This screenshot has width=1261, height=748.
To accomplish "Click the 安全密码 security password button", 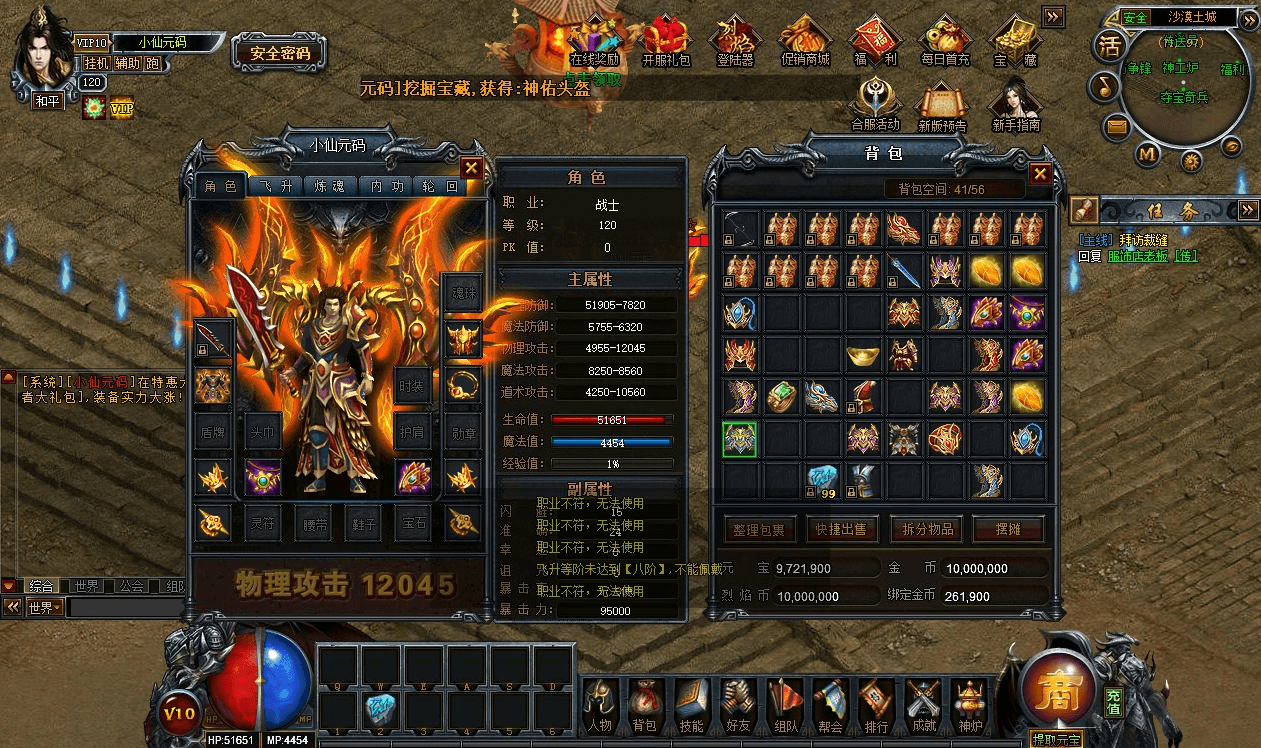I will pyautogui.click(x=279, y=54).
